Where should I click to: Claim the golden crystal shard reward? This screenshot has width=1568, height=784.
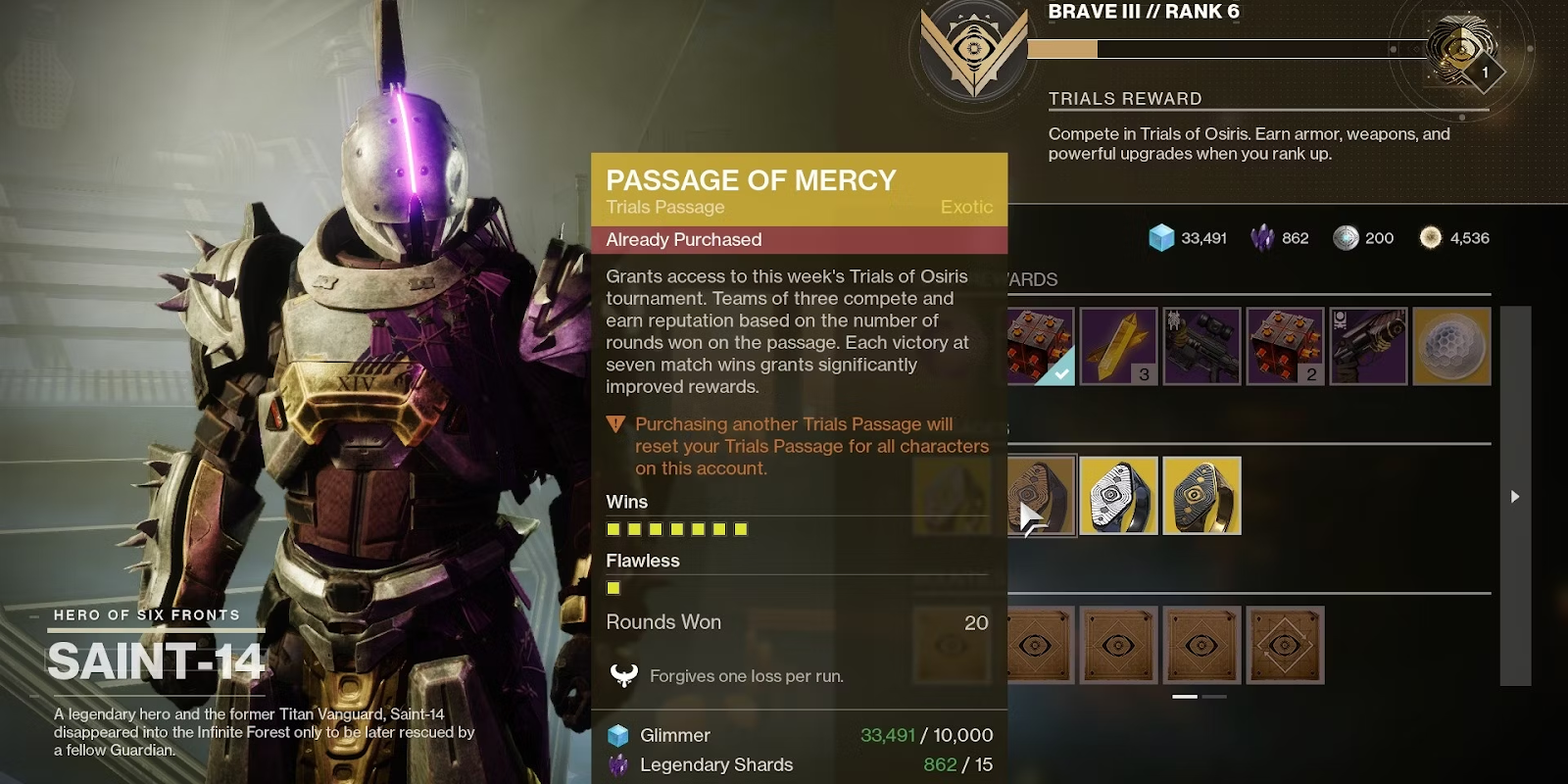pos(1118,346)
